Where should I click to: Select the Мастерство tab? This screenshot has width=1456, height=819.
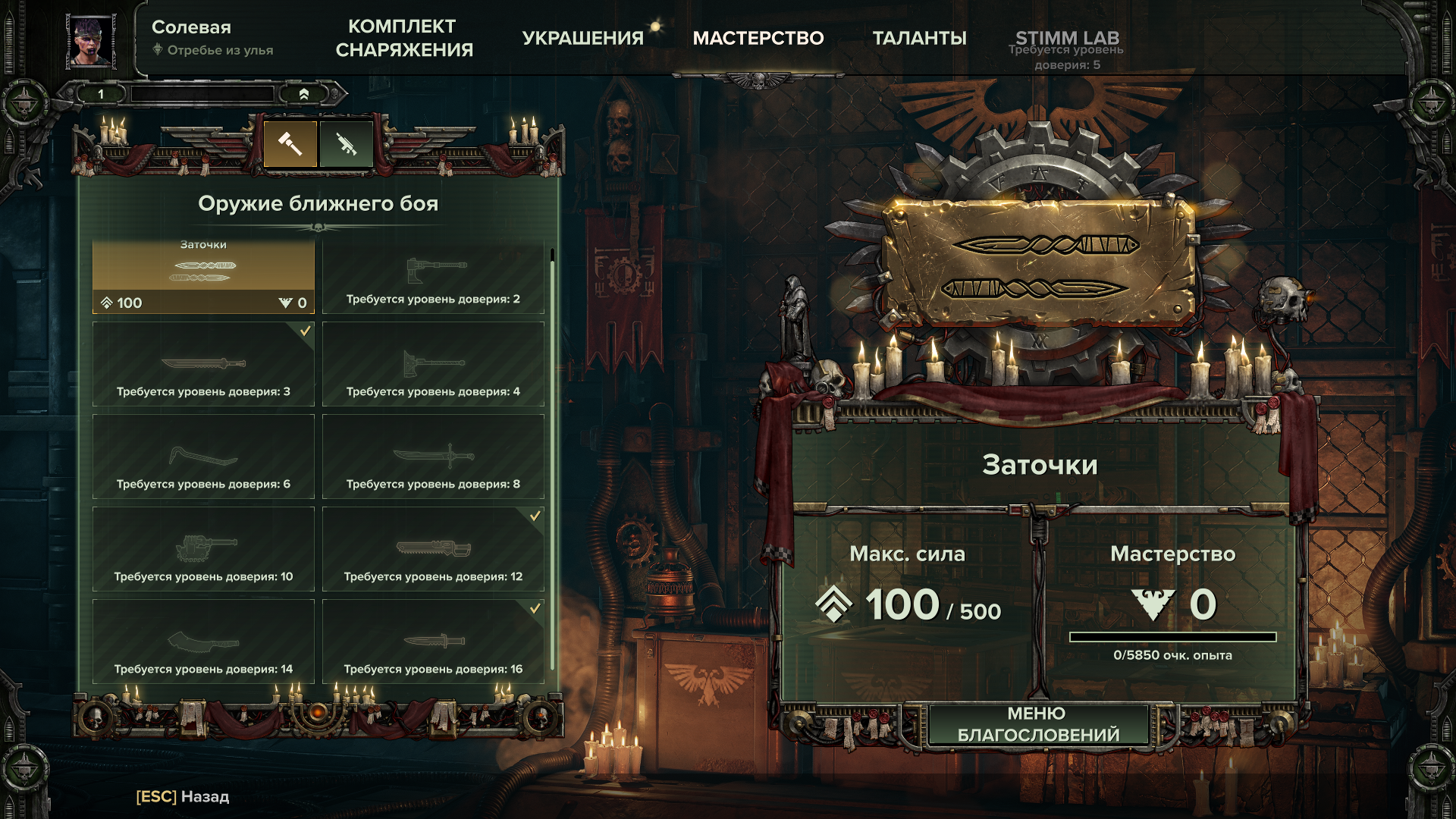758,38
